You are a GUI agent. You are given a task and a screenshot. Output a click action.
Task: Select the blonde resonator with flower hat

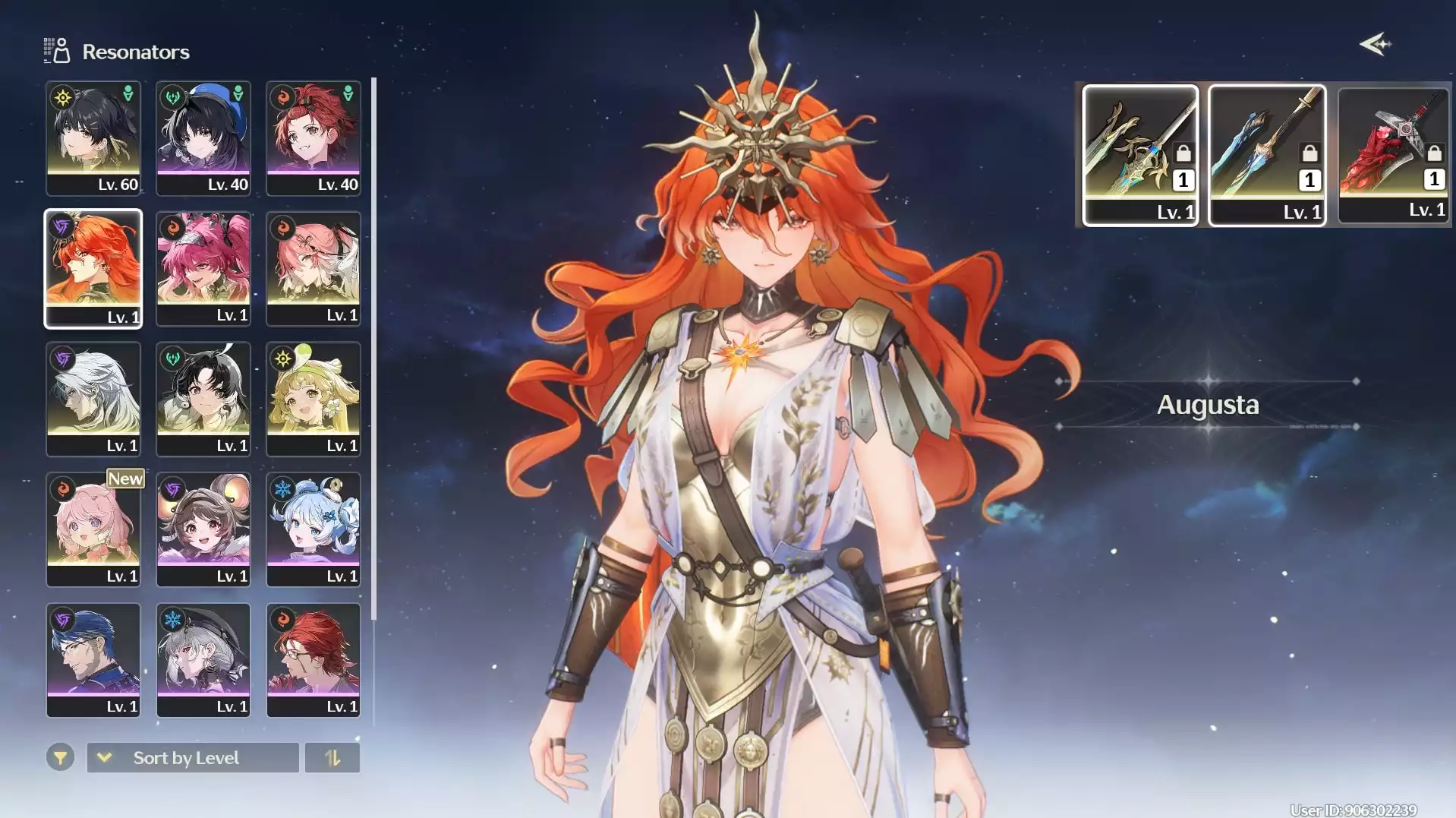click(x=314, y=400)
